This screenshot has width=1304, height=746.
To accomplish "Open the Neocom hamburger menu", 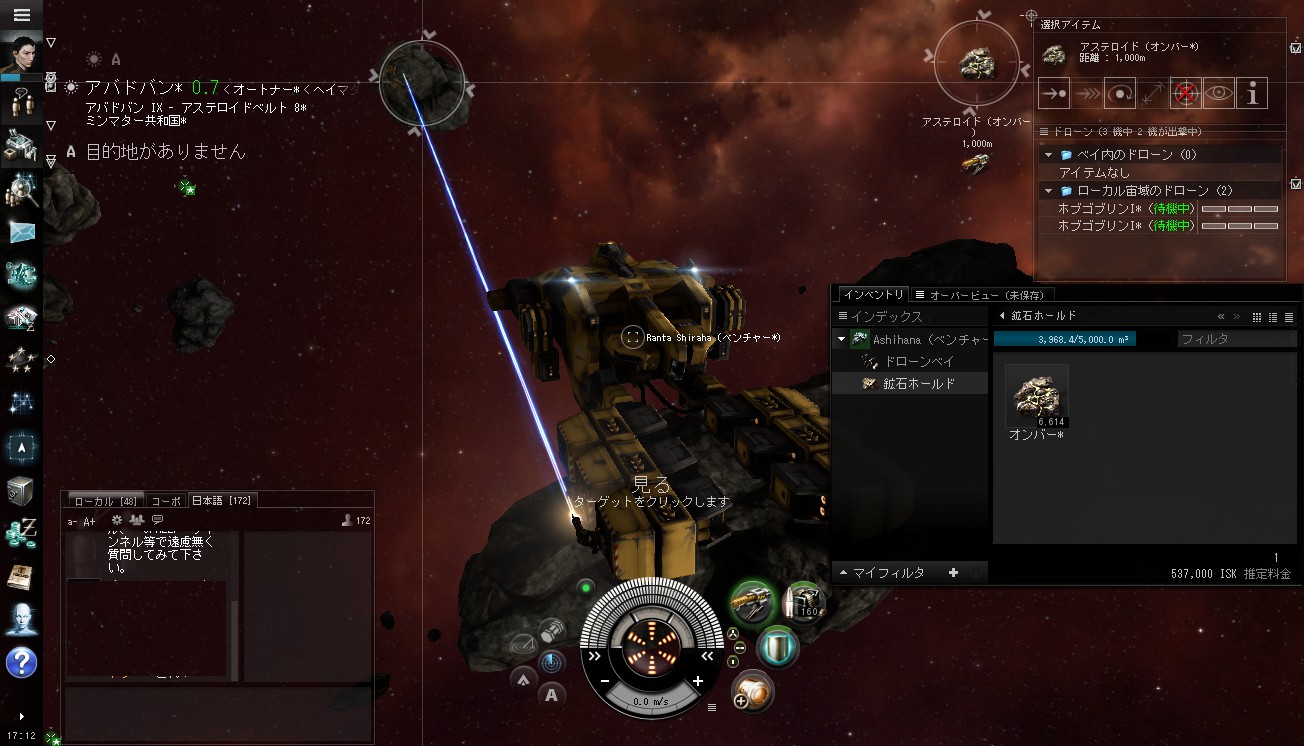I will coord(21,15).
